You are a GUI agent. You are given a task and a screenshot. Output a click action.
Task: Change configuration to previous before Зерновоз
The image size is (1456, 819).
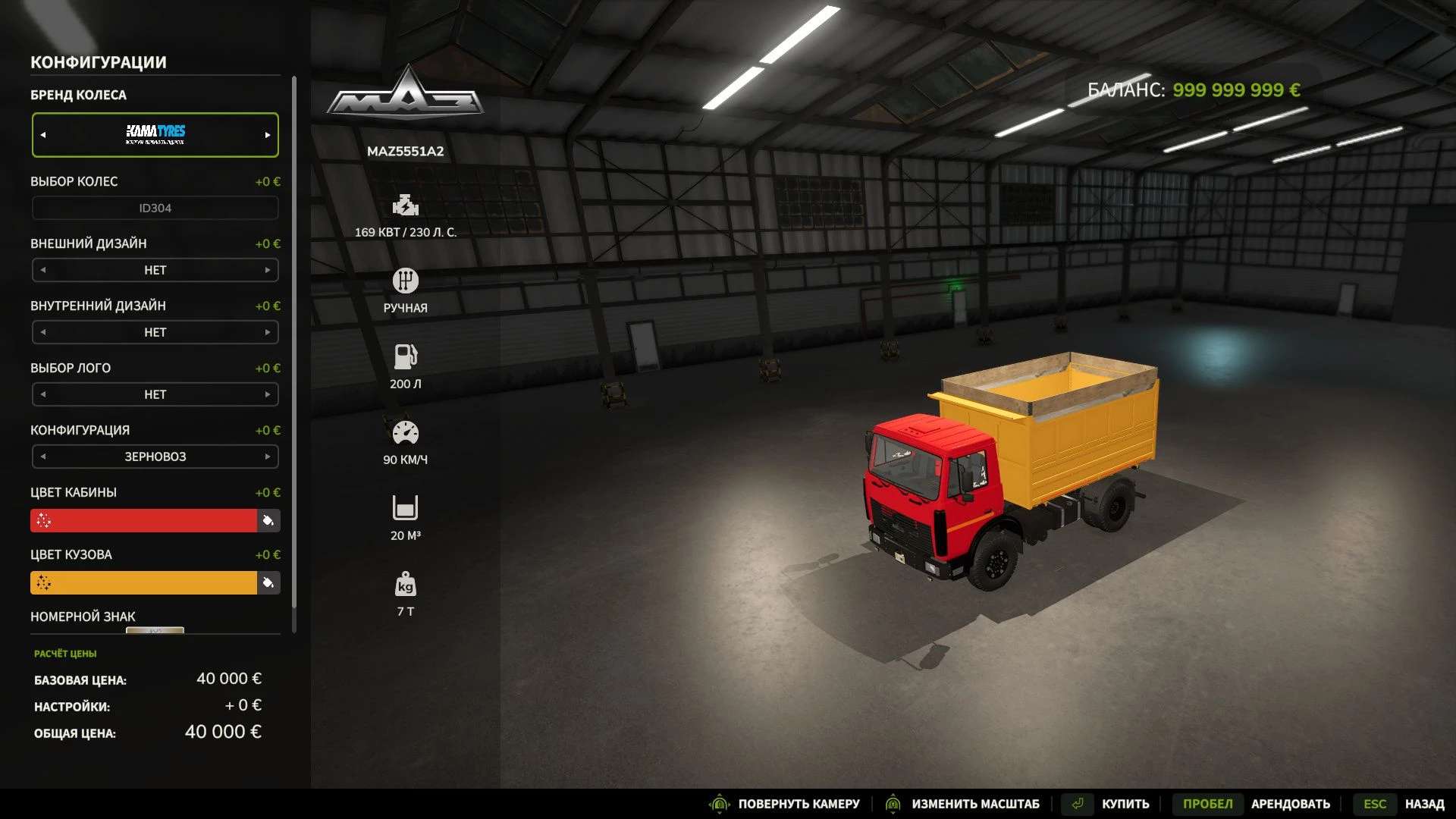43,457
